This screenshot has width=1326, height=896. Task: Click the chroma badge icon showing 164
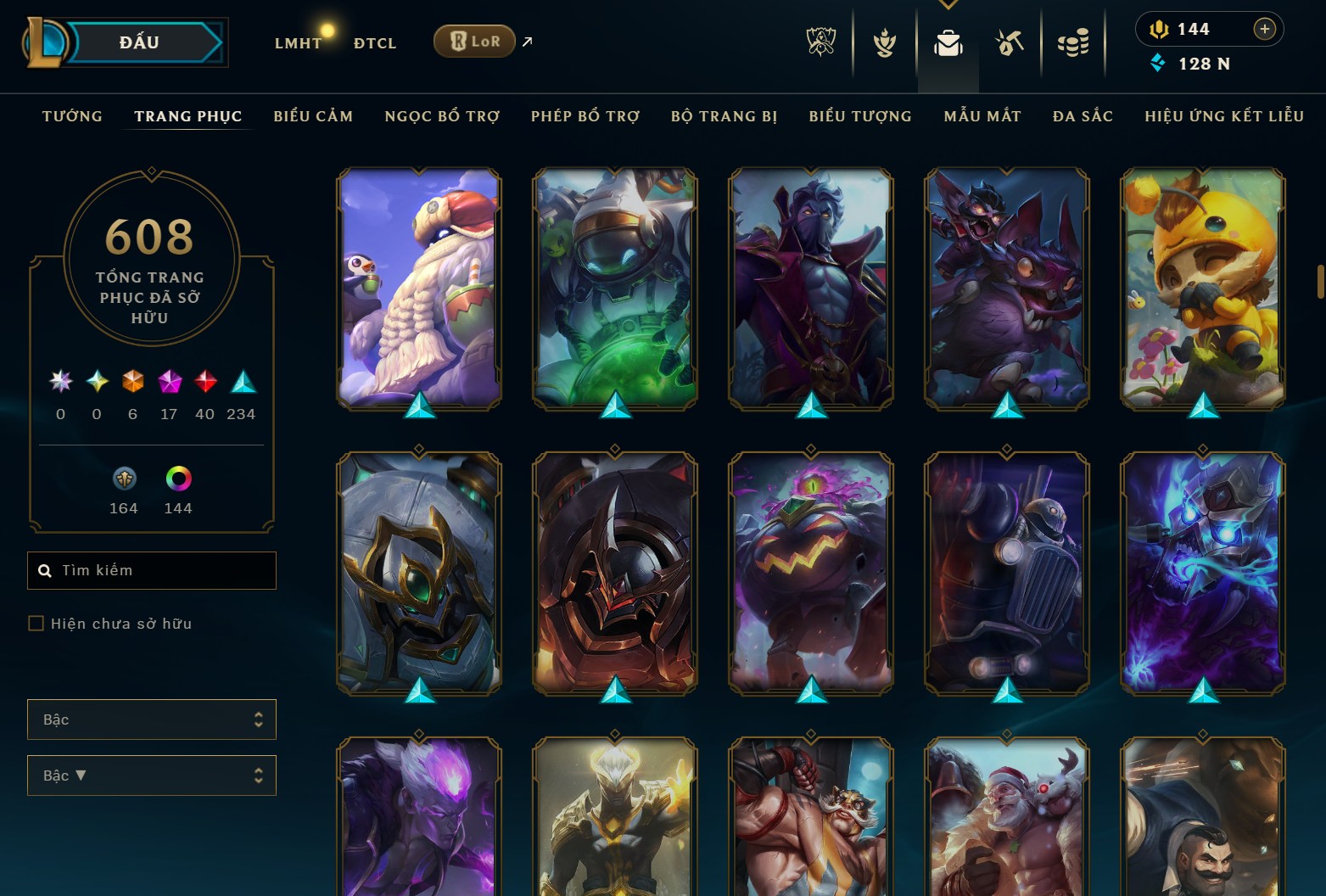coord(123,479)
